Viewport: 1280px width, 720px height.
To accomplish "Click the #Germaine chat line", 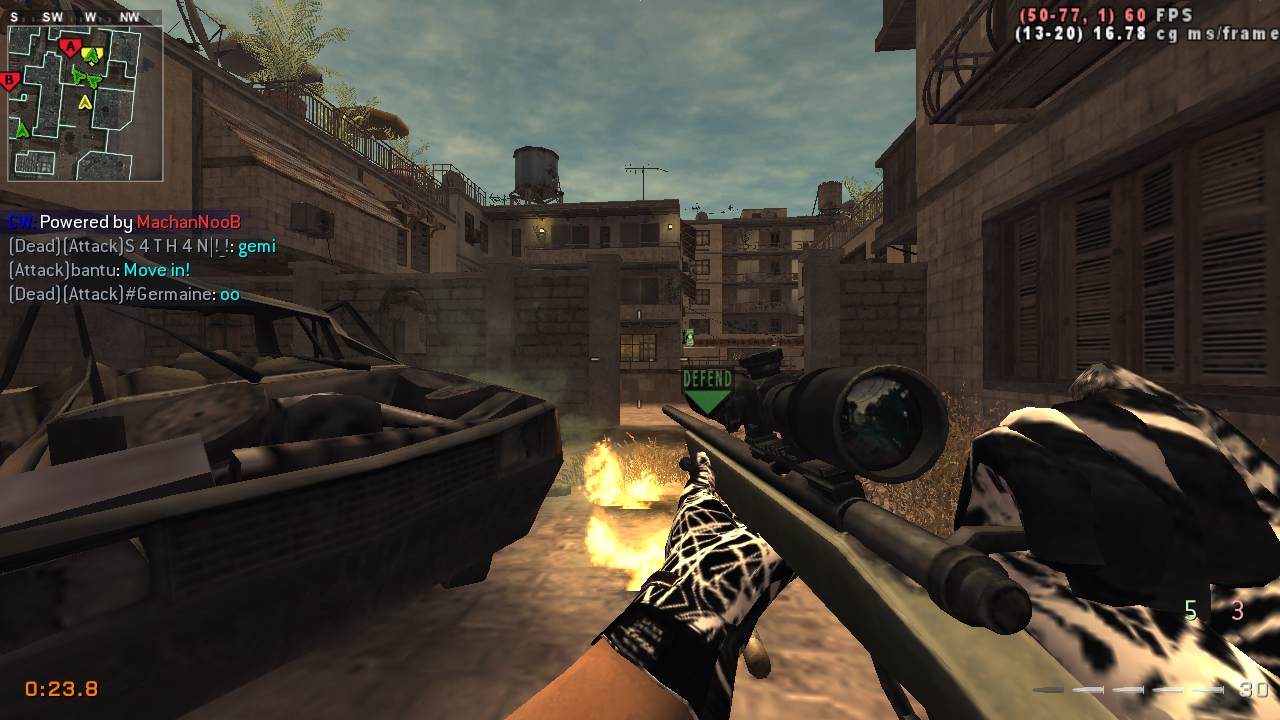I will [124, 294].
